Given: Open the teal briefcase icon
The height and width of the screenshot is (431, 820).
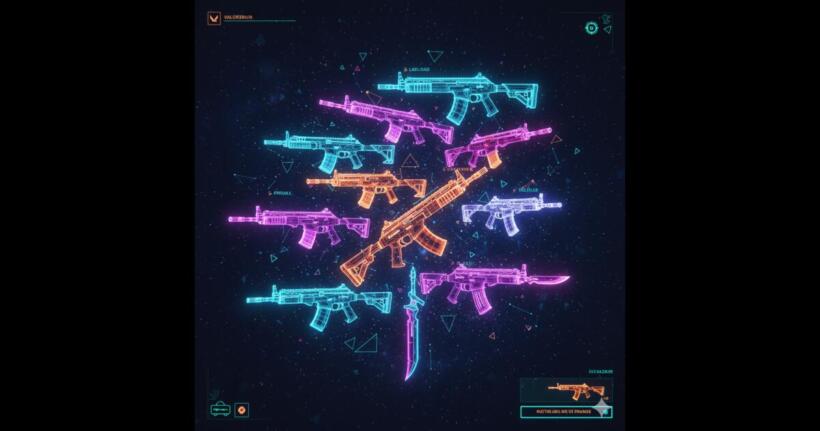Looking at the screenshot, I should coord(219,409).
